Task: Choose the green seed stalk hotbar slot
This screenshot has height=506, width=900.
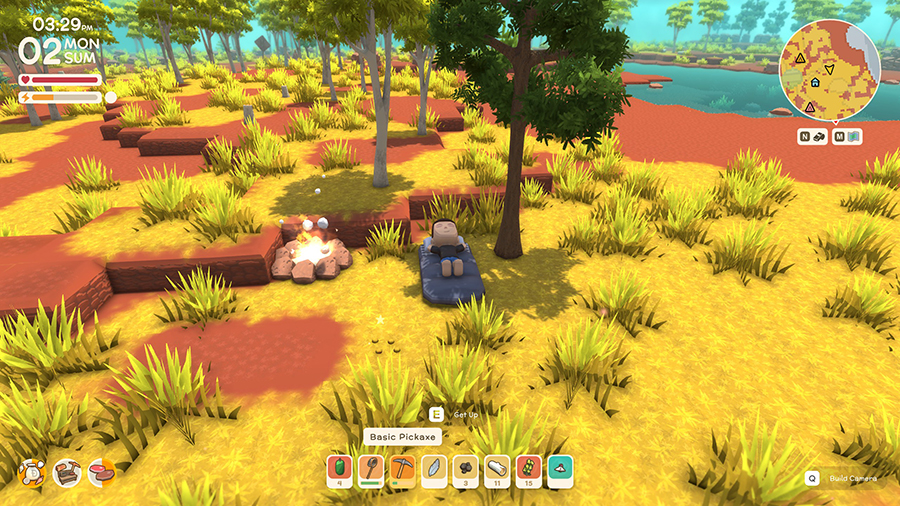Action: [529, 470]
